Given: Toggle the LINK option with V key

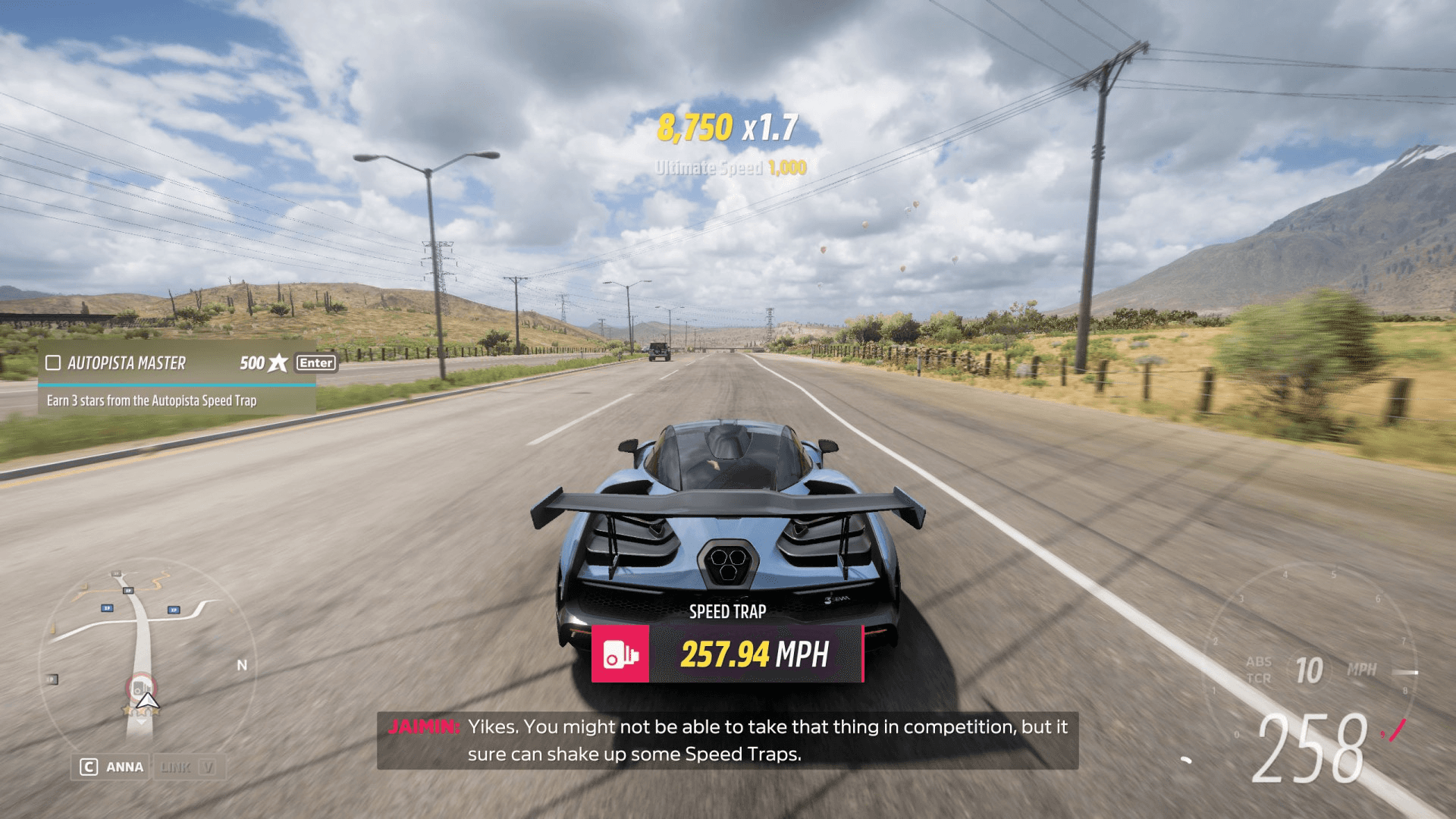Looking at the screenshot, I should [189, 767].
